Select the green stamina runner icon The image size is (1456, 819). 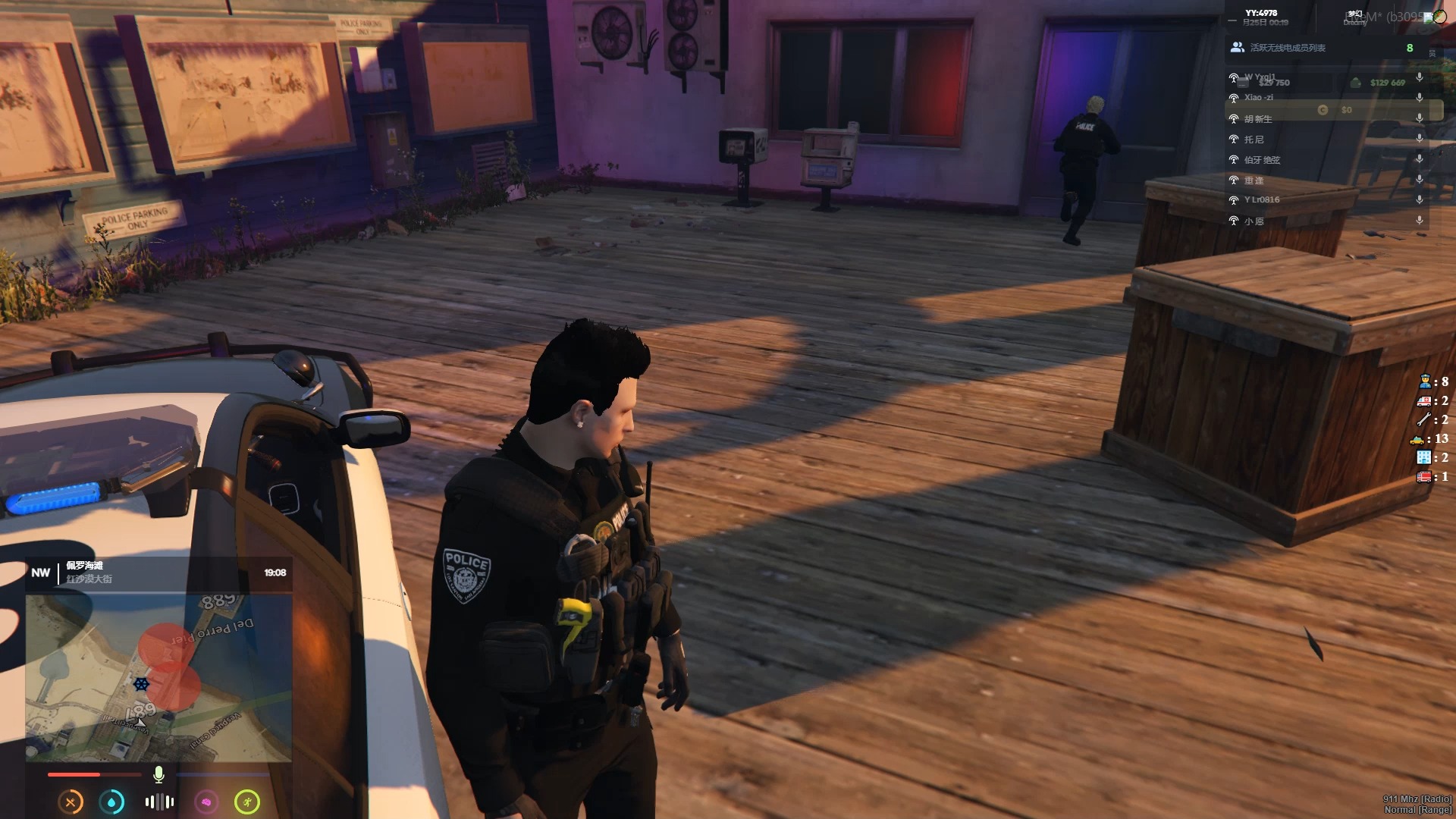[x=247, y=802]
